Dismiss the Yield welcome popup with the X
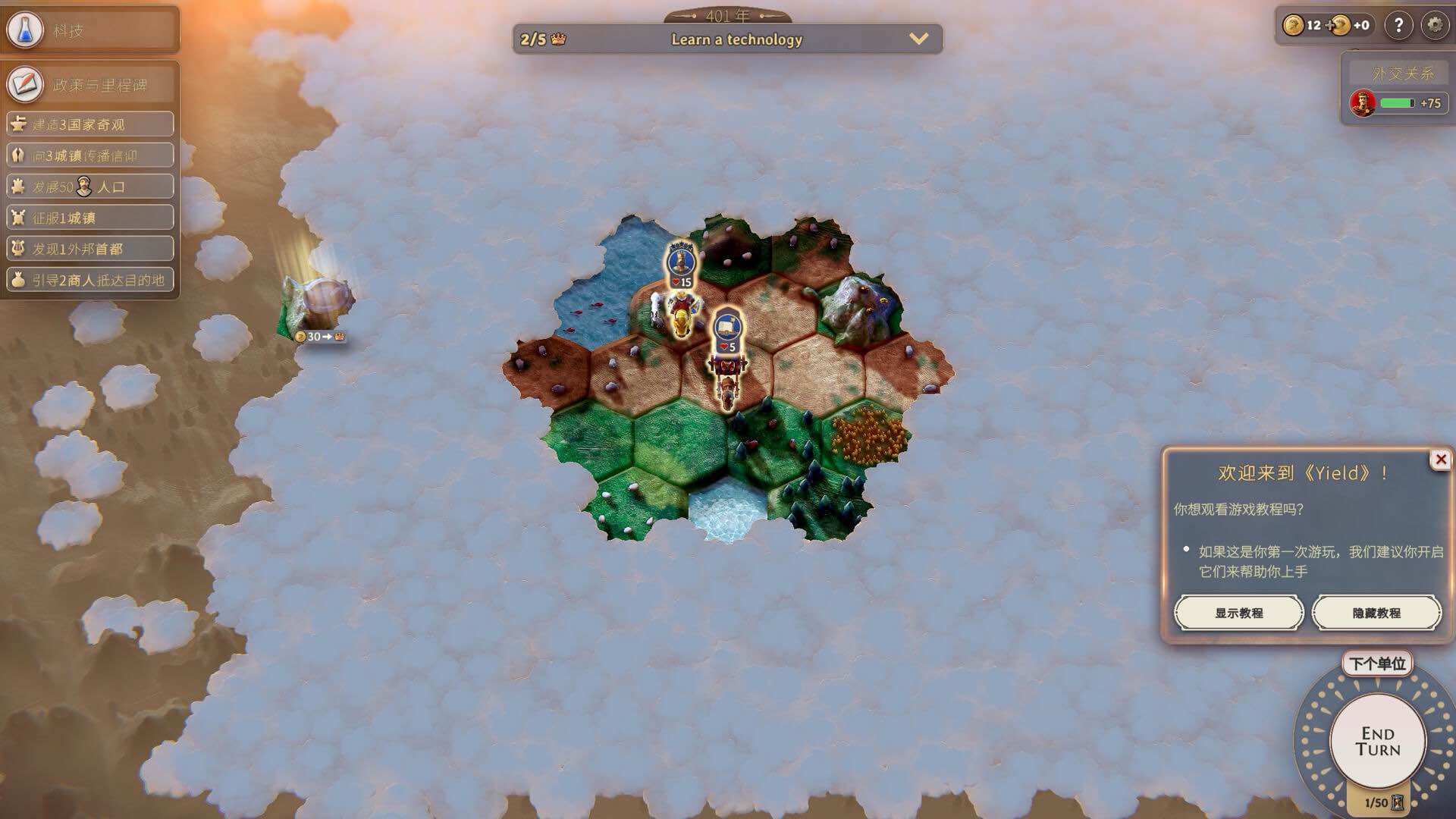1456x819 pixels. coord(1440,458)
